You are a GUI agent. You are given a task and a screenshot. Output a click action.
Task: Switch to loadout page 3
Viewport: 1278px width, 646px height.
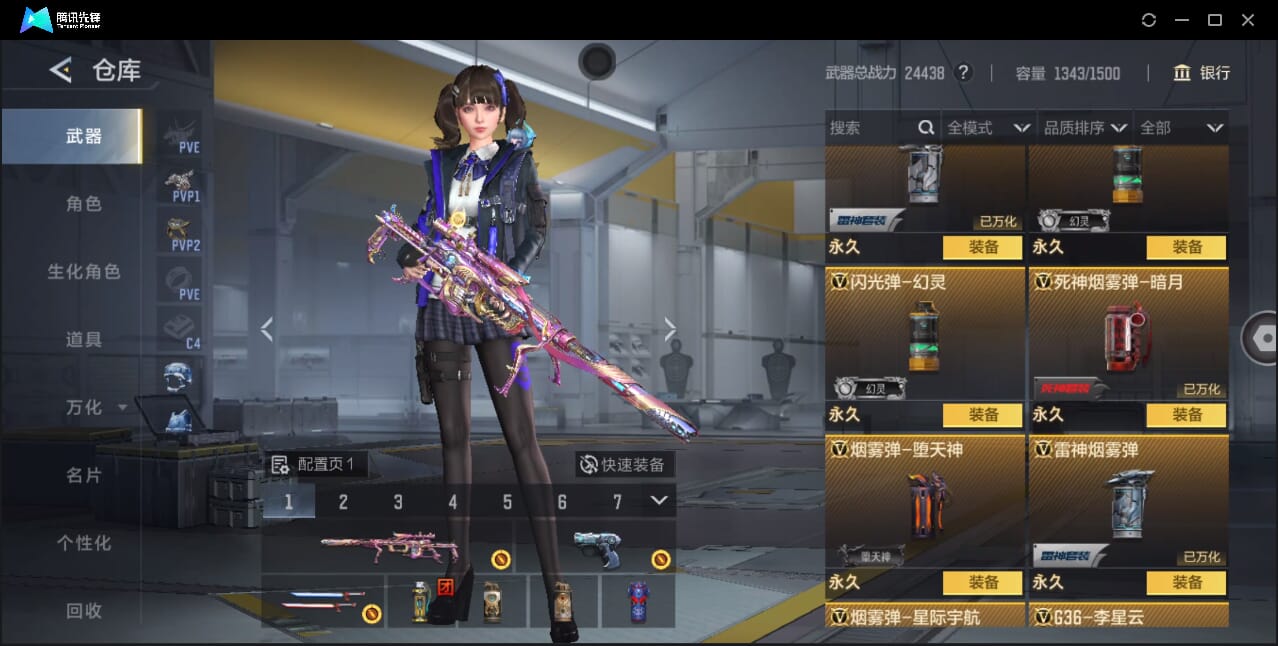point(398,502)
